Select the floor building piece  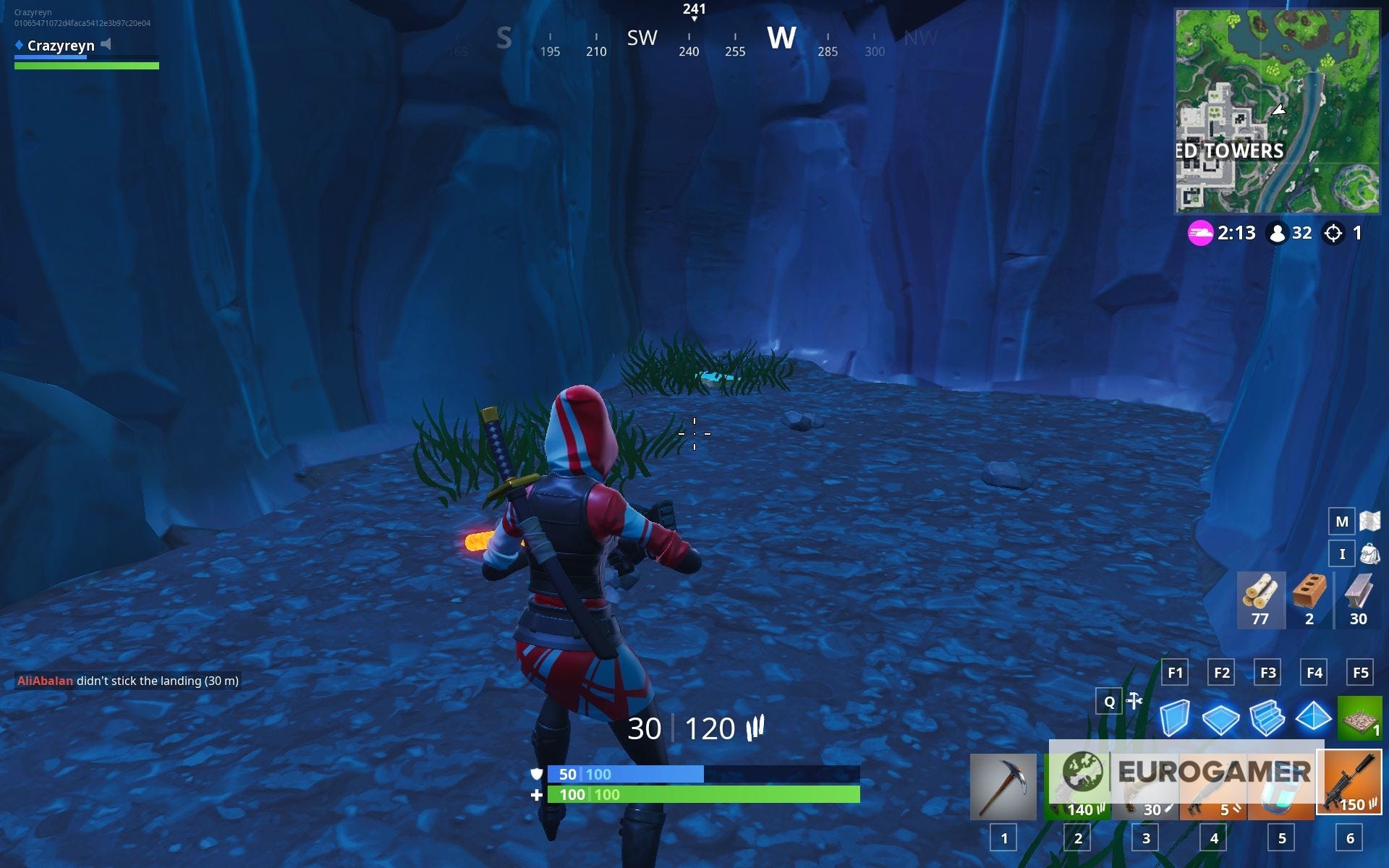(x=1222, y=719)
